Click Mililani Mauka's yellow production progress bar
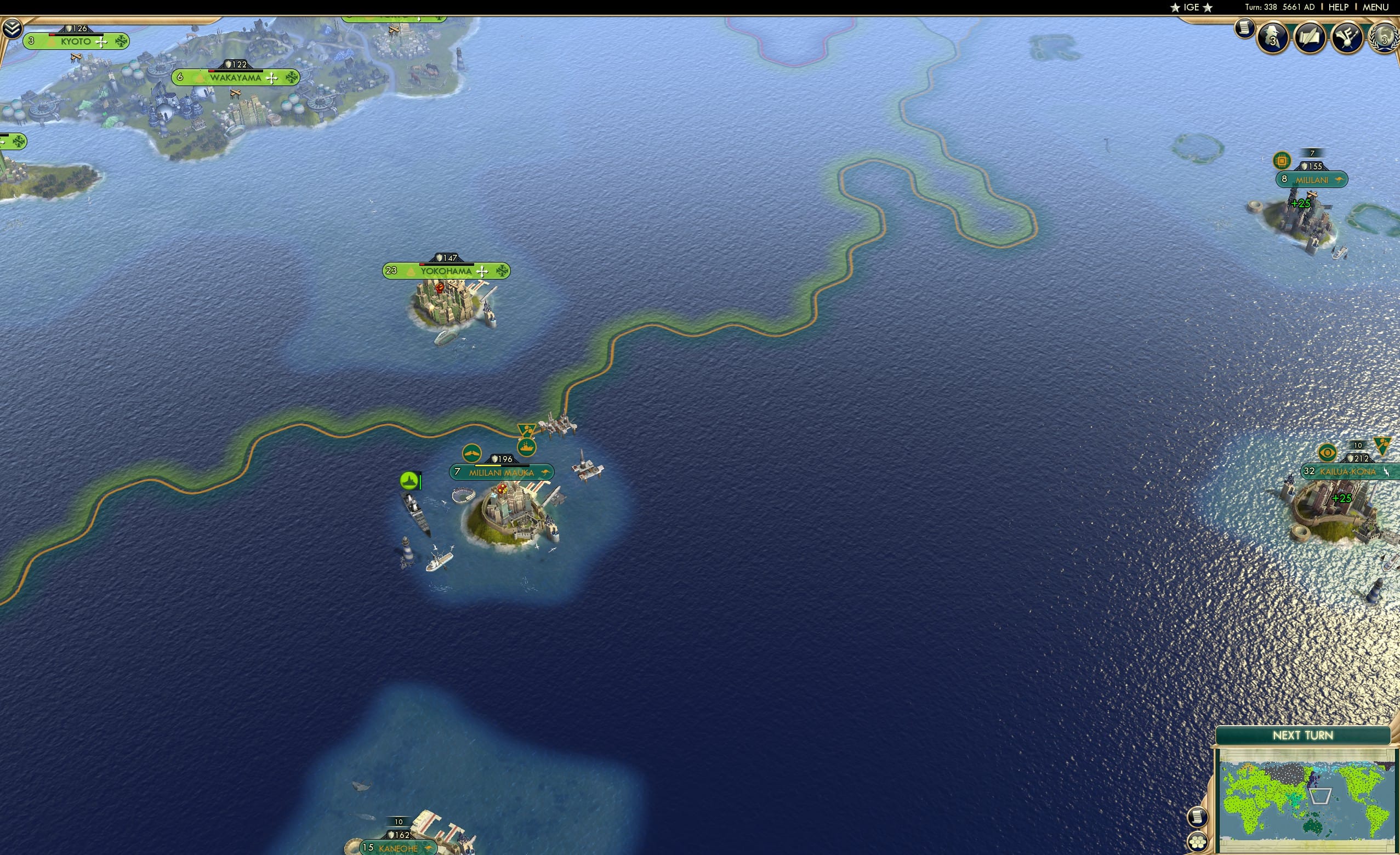This screenshot has height=855, width=1400. (488, 466)
